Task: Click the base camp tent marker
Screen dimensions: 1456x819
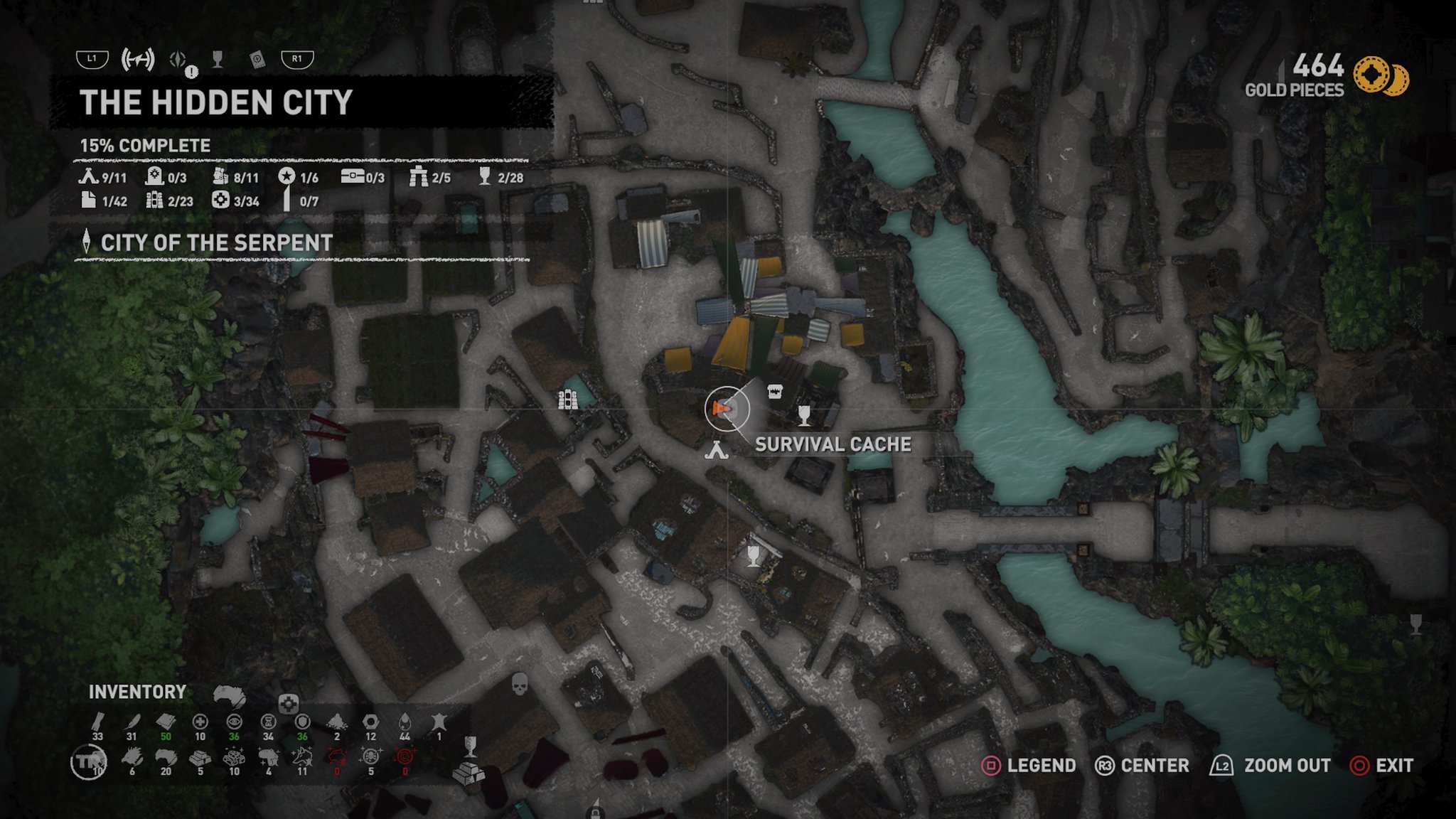Action: pyautogui.click(x=717, y=450)
